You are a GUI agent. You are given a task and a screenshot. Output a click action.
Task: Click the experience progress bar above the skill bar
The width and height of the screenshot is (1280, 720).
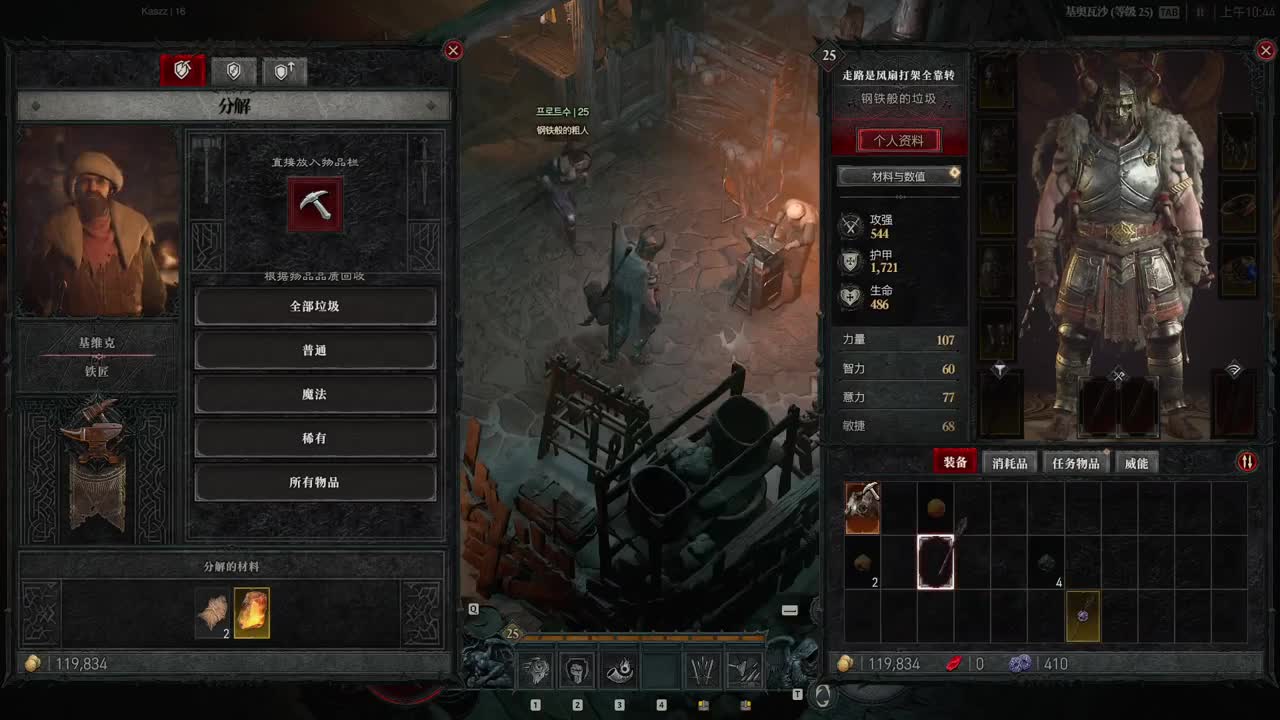tap(646, 636)
